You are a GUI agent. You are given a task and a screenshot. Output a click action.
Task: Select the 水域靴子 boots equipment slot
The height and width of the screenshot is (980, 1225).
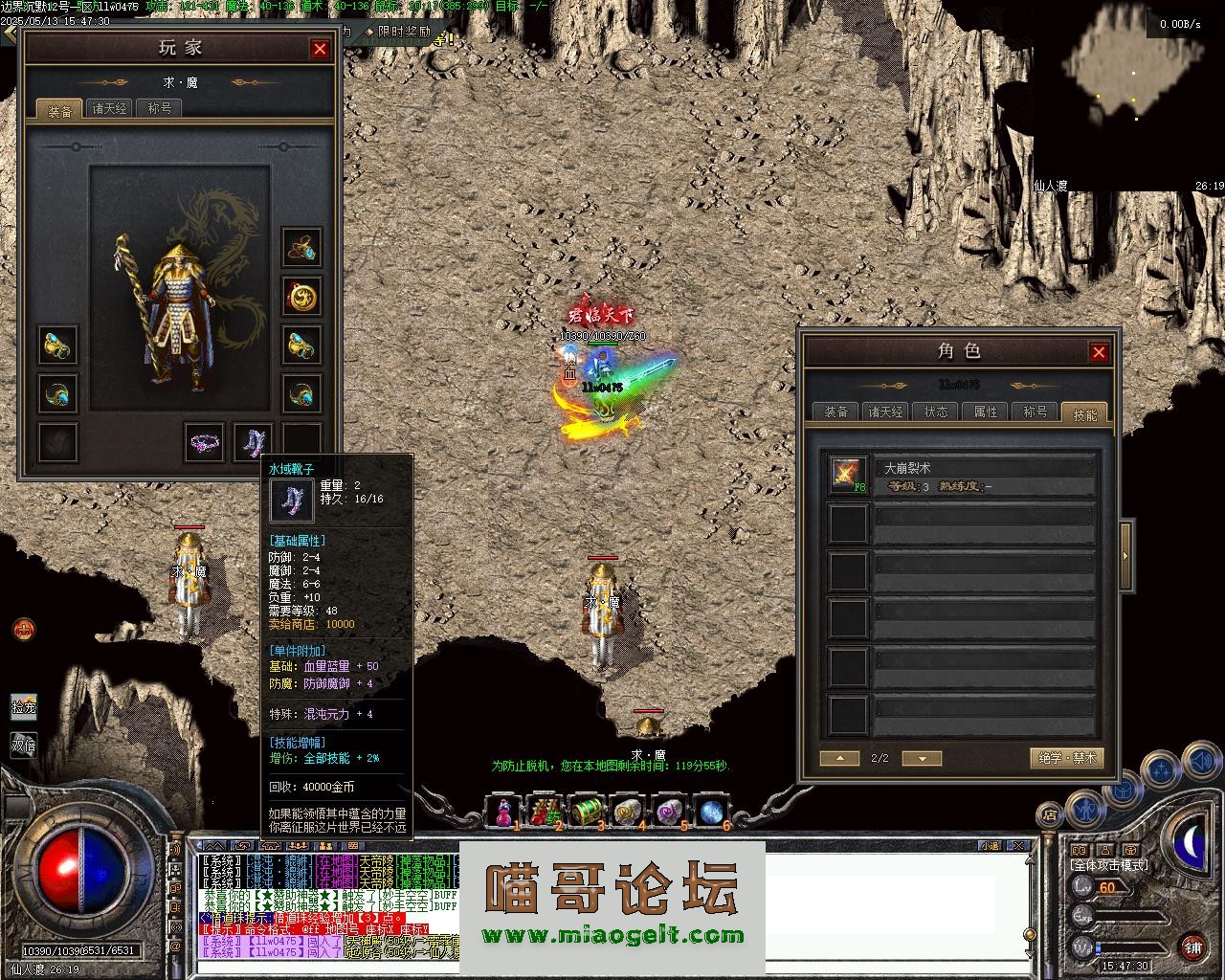click(254, 442)
